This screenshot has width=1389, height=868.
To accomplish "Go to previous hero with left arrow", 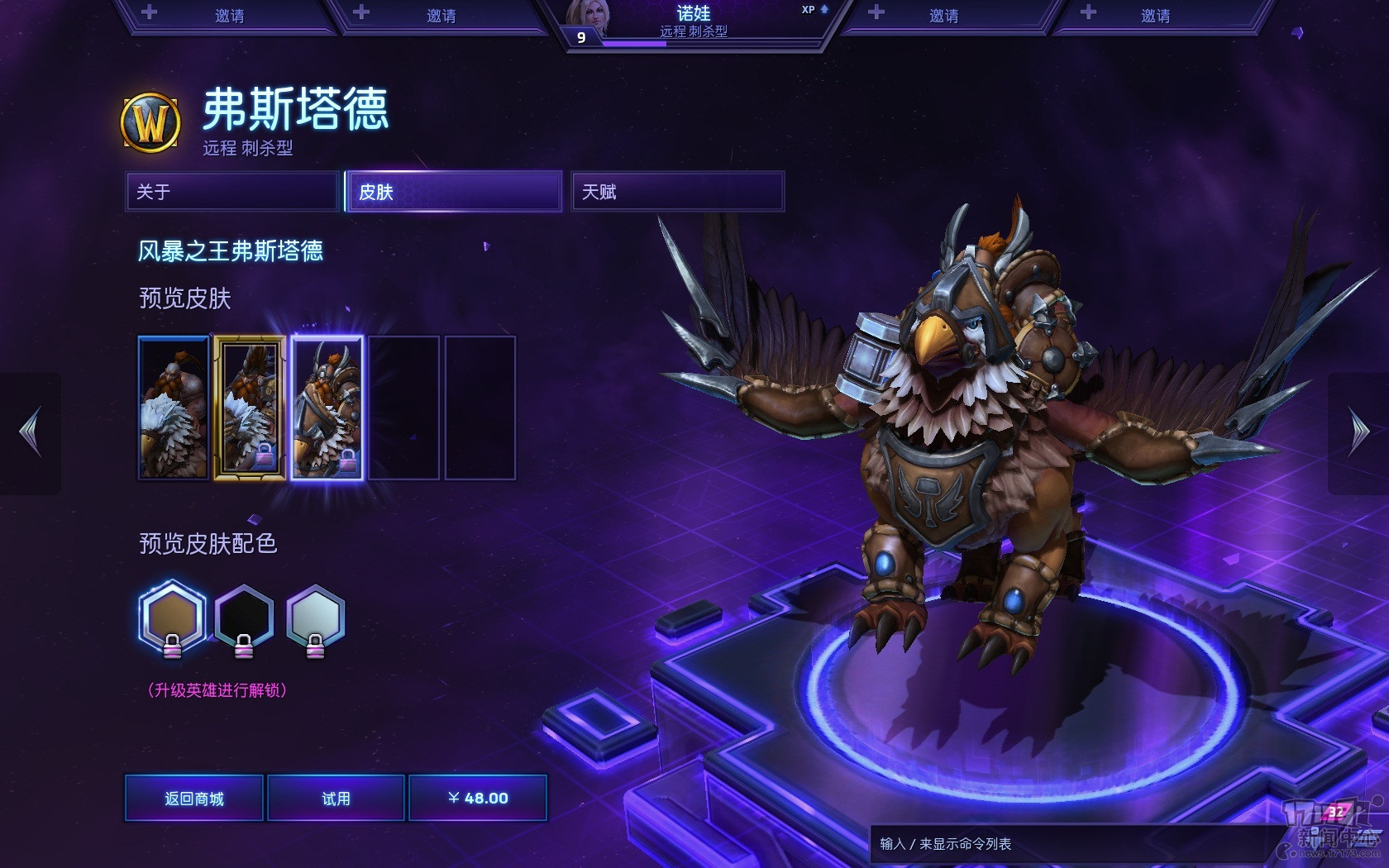I will click(31, 432).
